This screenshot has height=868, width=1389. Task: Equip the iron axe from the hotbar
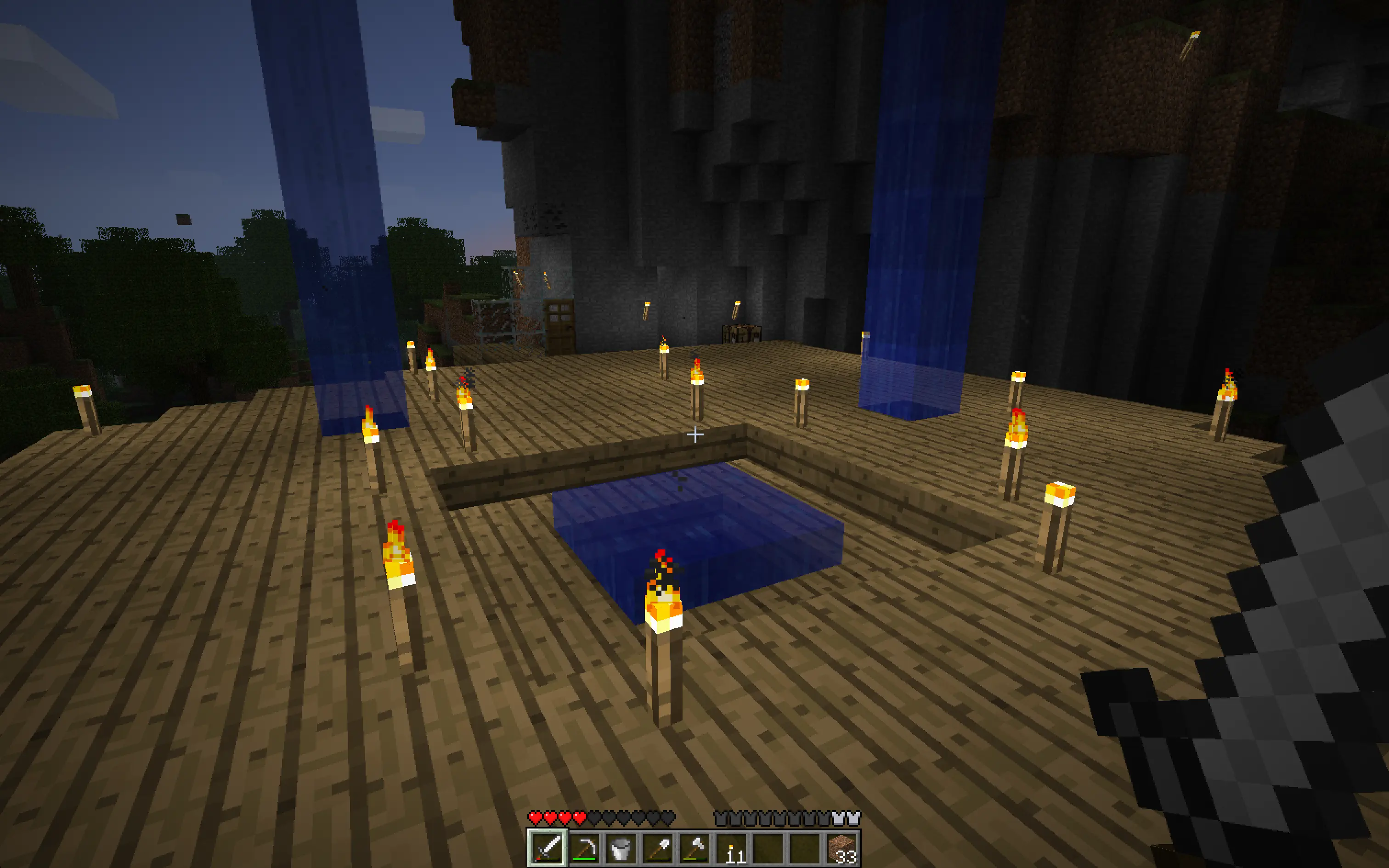point(694,847)
